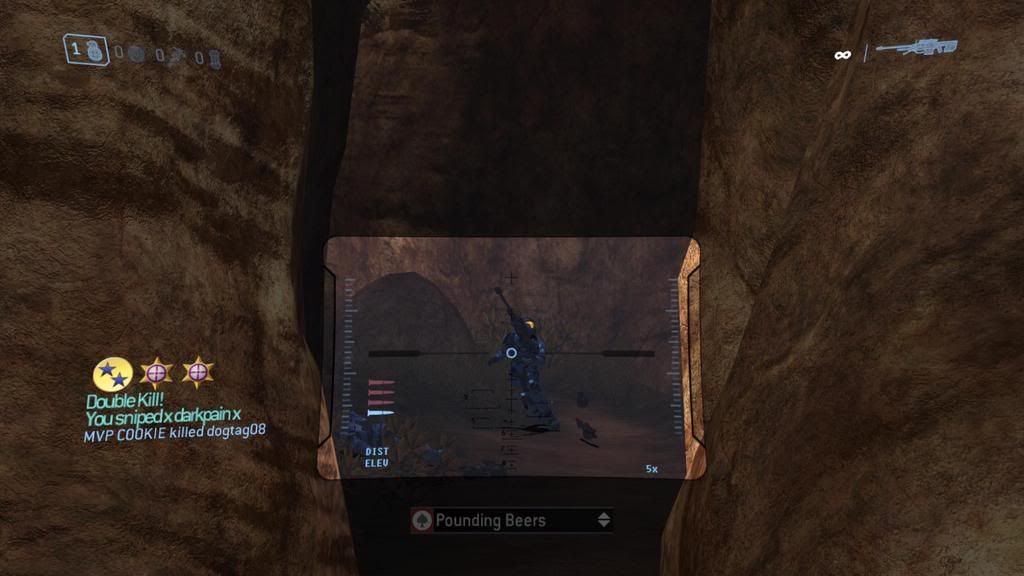1024x576 pixels.
Task: Click the Double Kill medal icon
Action: pos(113,374)
